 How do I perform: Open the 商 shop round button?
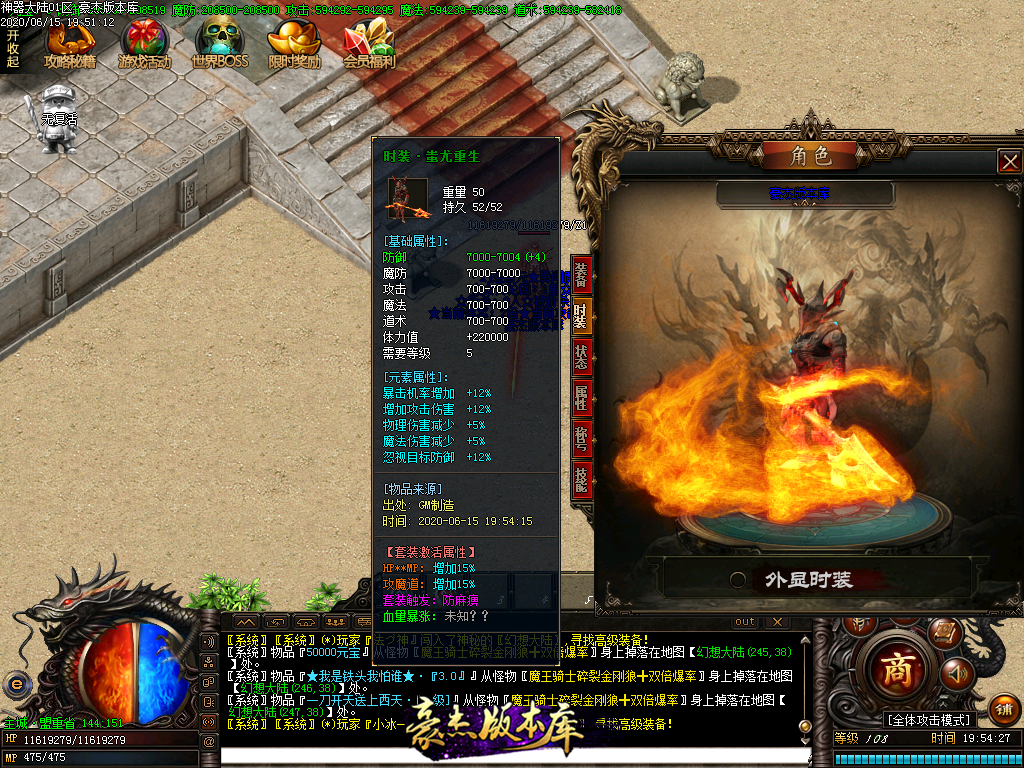pyautogui.click(x=895, y=669)
